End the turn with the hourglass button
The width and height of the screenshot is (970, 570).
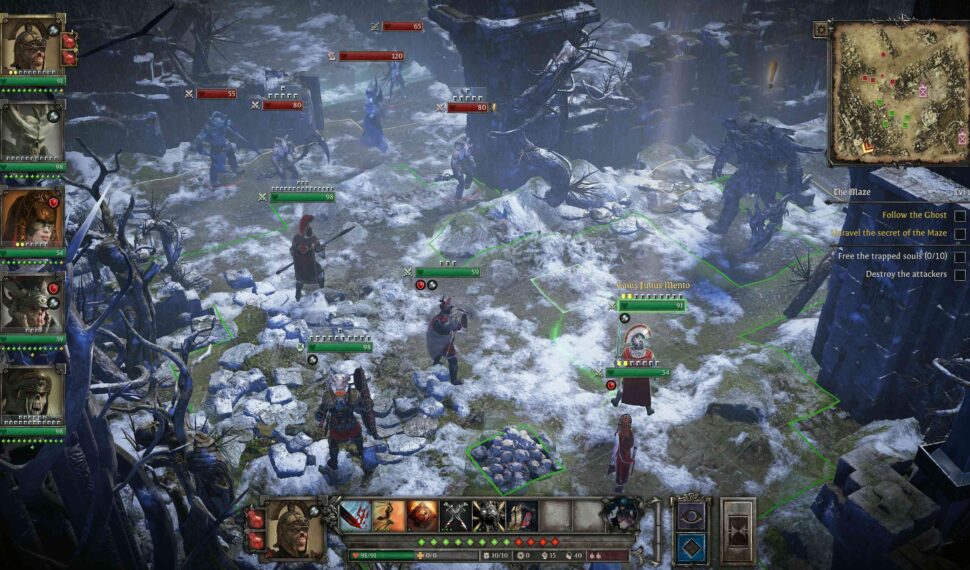click(738, 530)
